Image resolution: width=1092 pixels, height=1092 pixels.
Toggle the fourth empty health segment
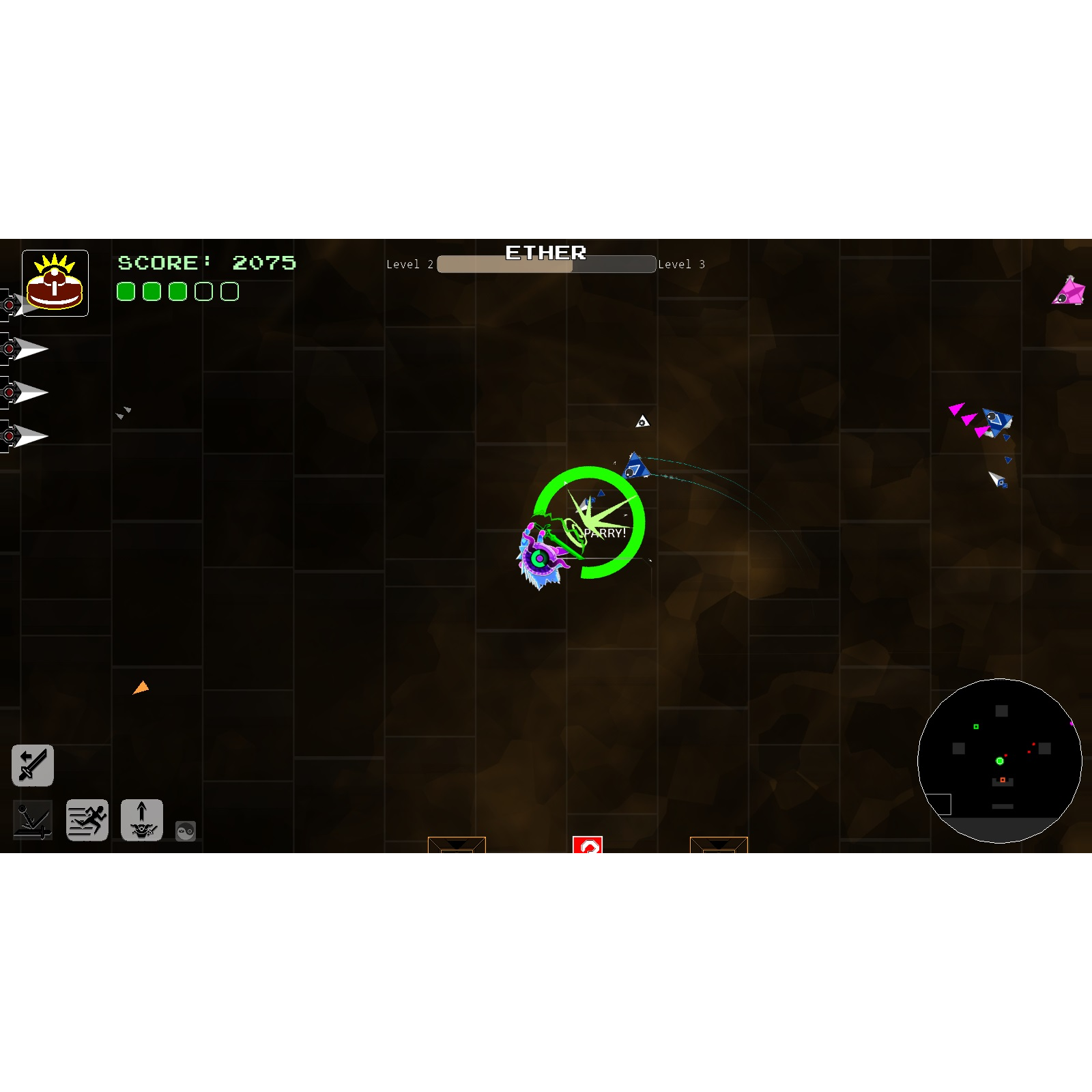pos(203,291)
